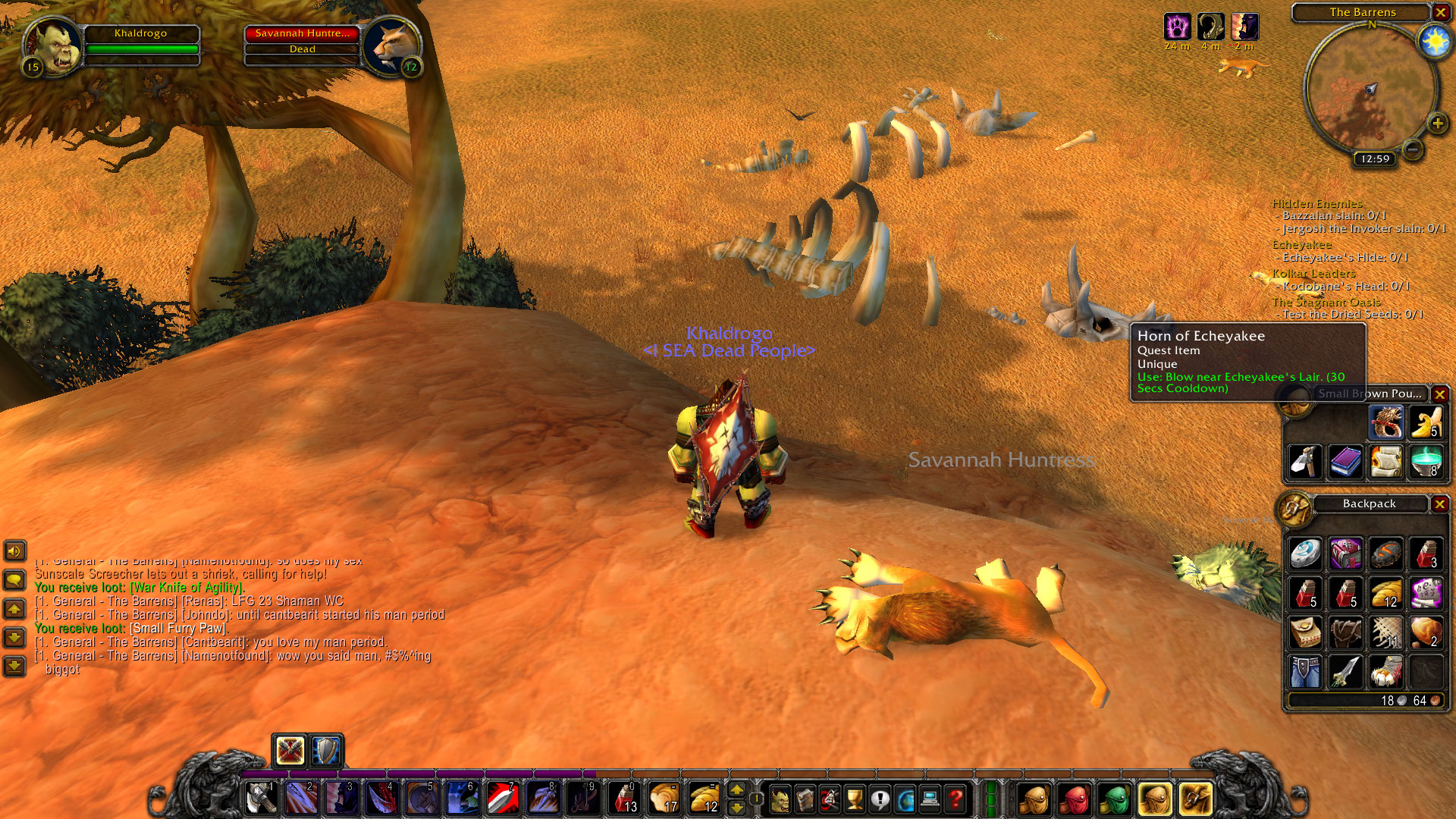Click the purple paw buff icon
This screenshot has height=819, width=1456.
pyautogui.click(x=1176, y=27)
